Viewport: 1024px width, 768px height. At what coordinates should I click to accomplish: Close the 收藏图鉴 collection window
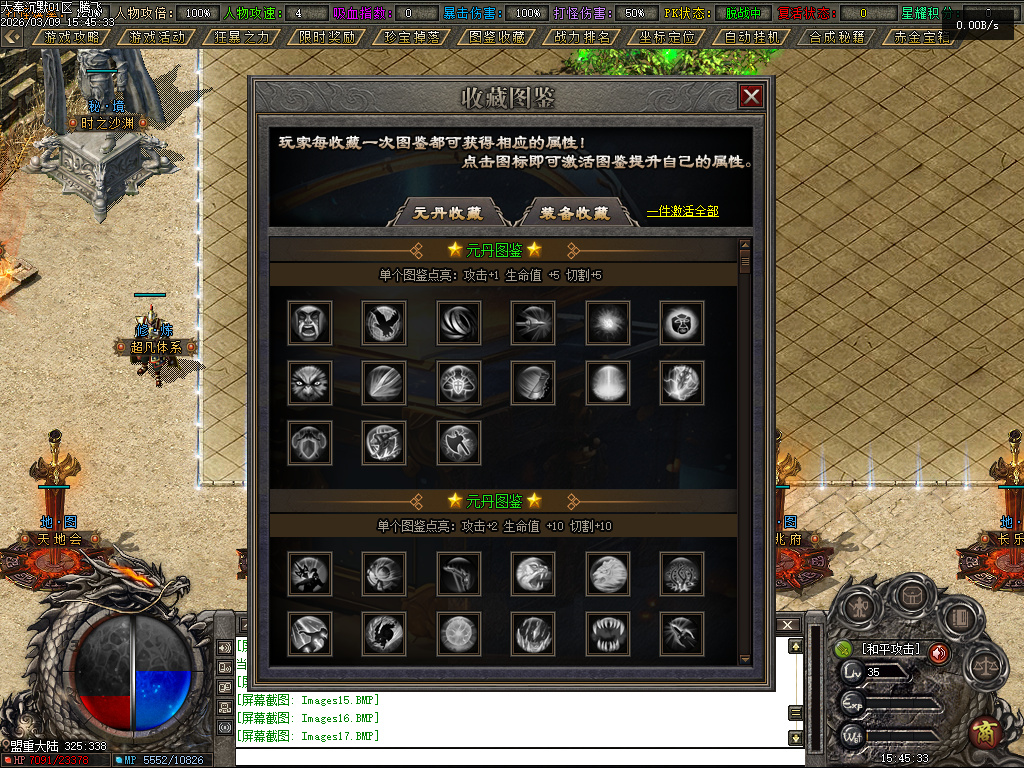(x=751, y=96)
